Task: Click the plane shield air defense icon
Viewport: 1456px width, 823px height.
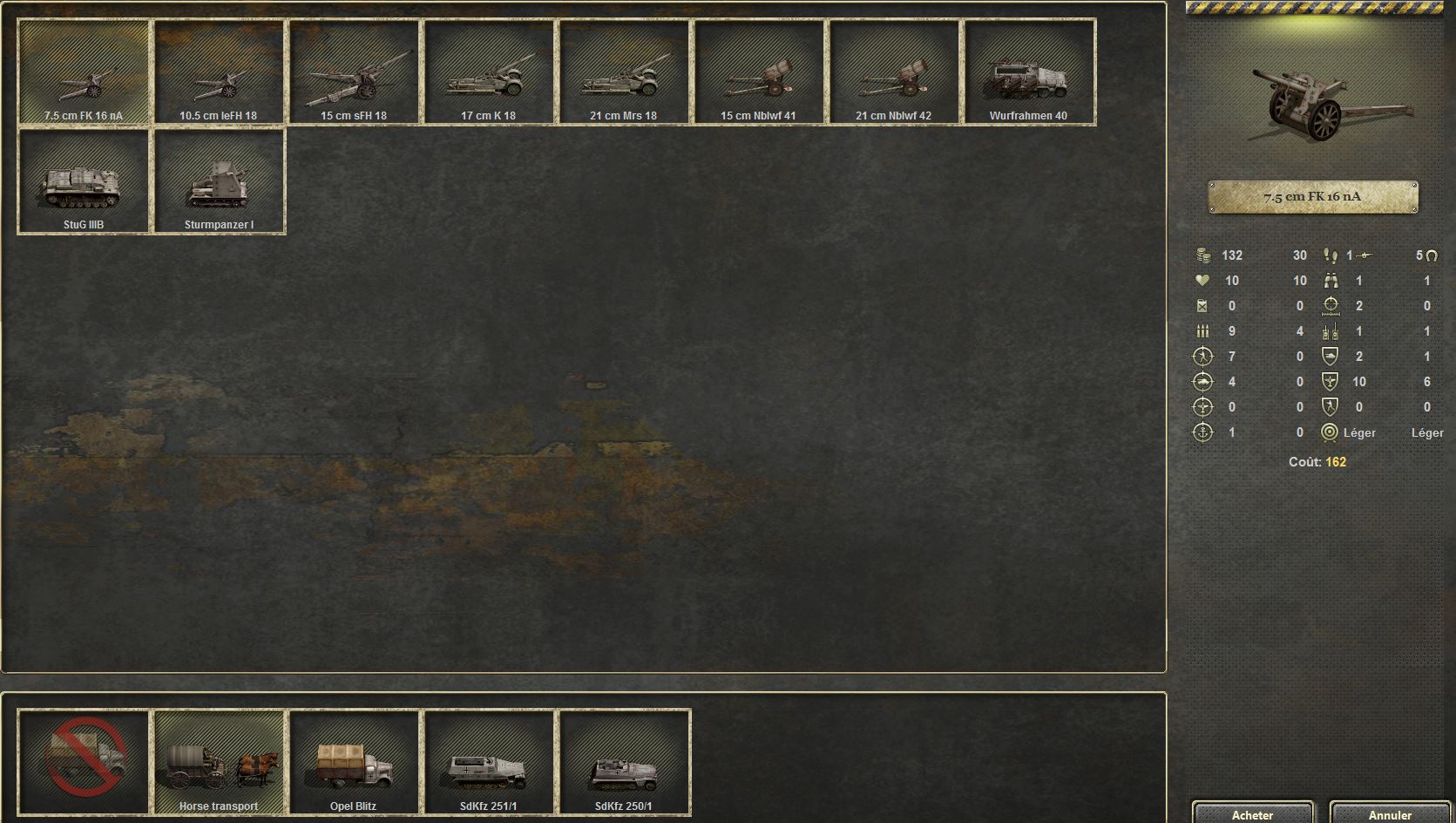Action: (1330, 382)
